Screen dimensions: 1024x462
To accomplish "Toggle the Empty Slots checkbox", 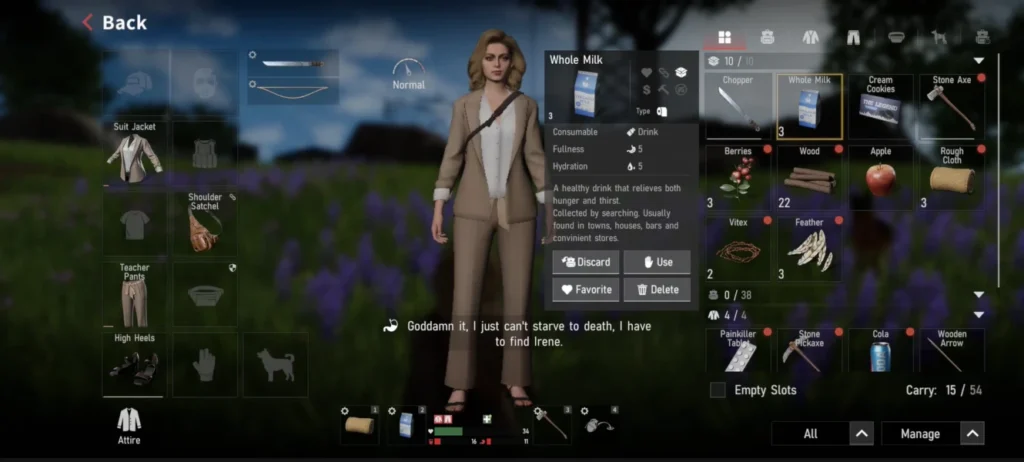I will point(717,390).
